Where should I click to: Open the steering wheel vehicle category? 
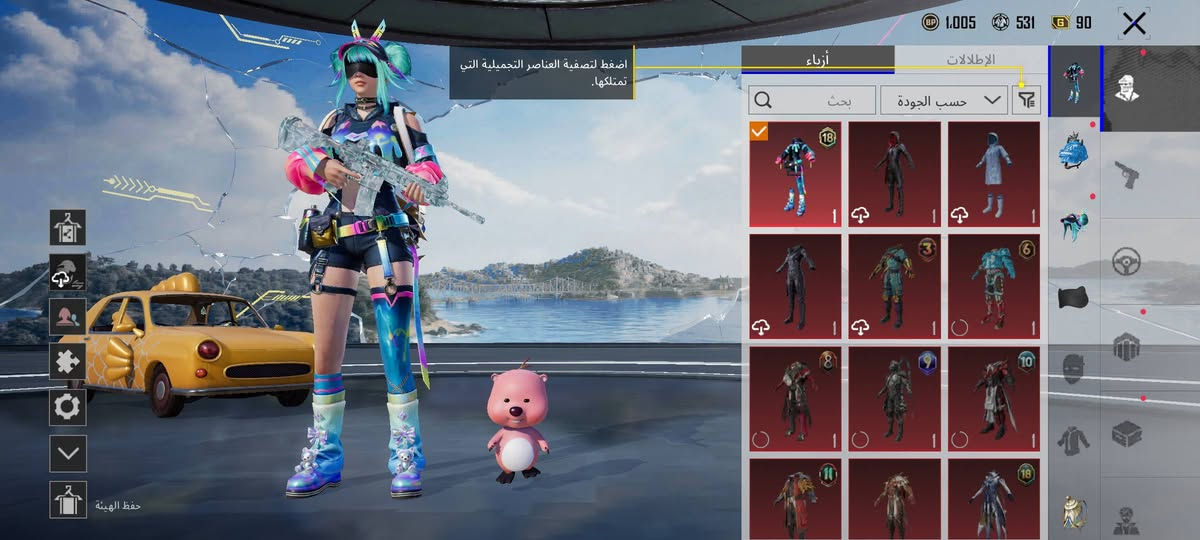(x=1127, y=262)
